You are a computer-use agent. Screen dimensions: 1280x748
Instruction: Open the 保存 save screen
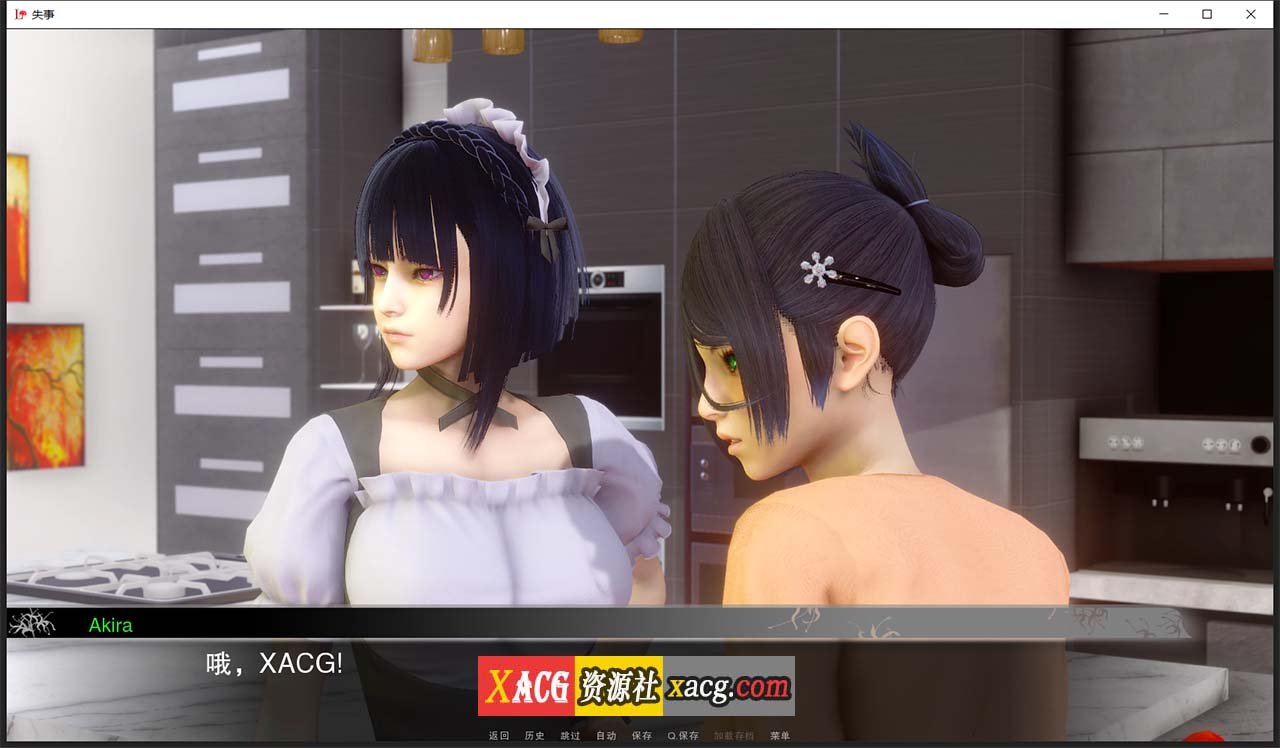tap(641, 735)
